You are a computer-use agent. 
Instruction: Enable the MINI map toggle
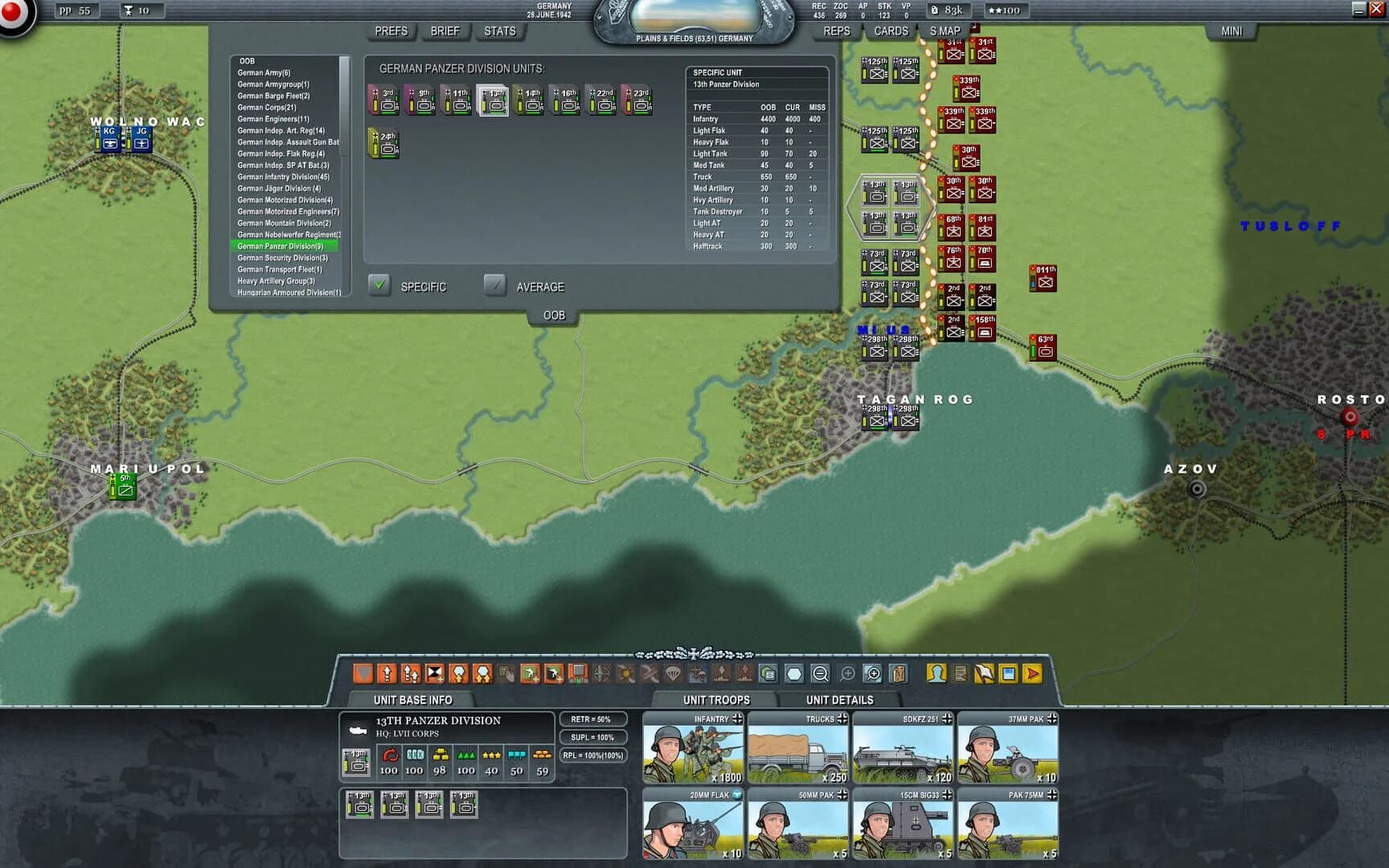1234,31
